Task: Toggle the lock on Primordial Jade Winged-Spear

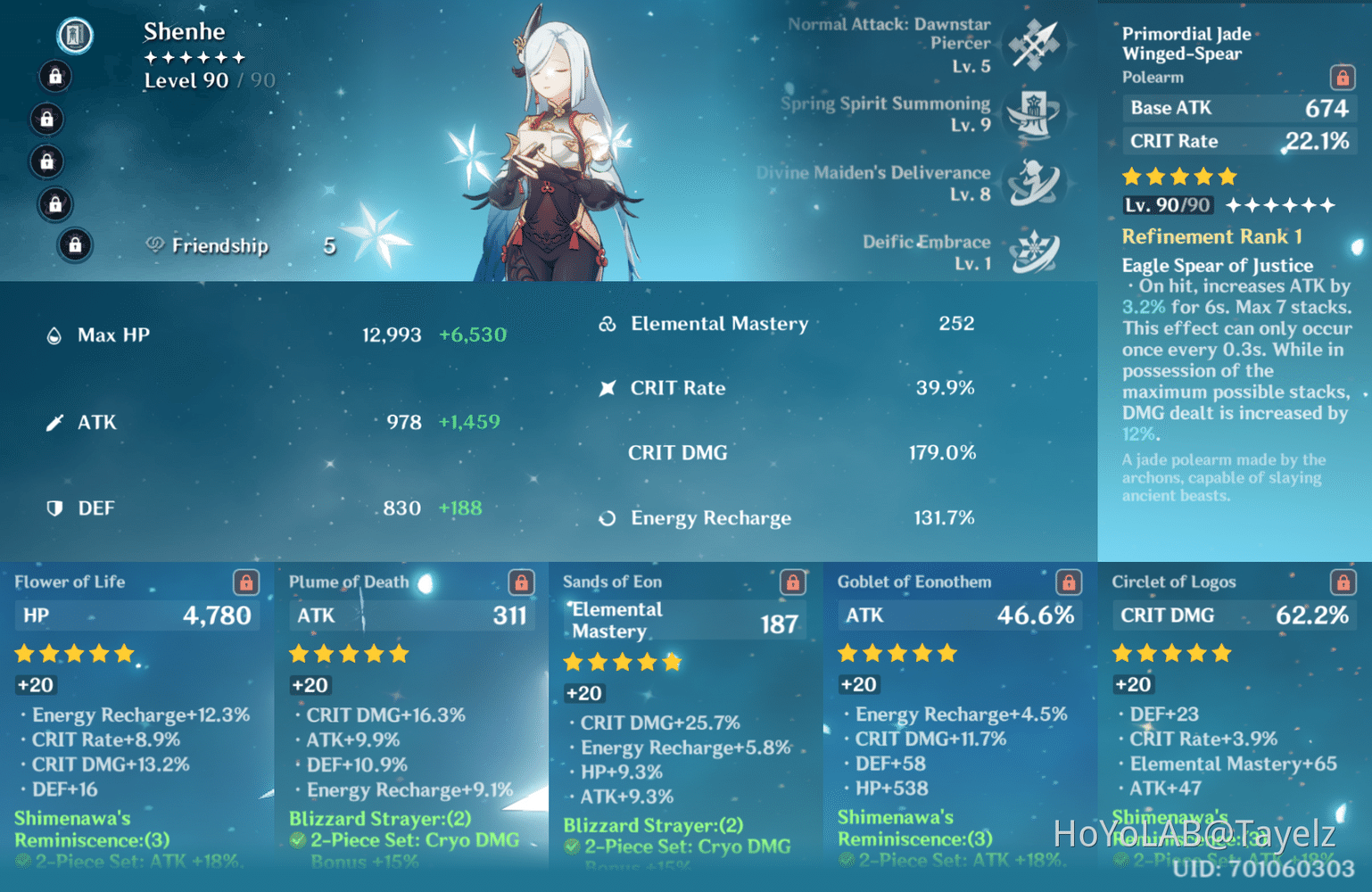Action: 1343,78
